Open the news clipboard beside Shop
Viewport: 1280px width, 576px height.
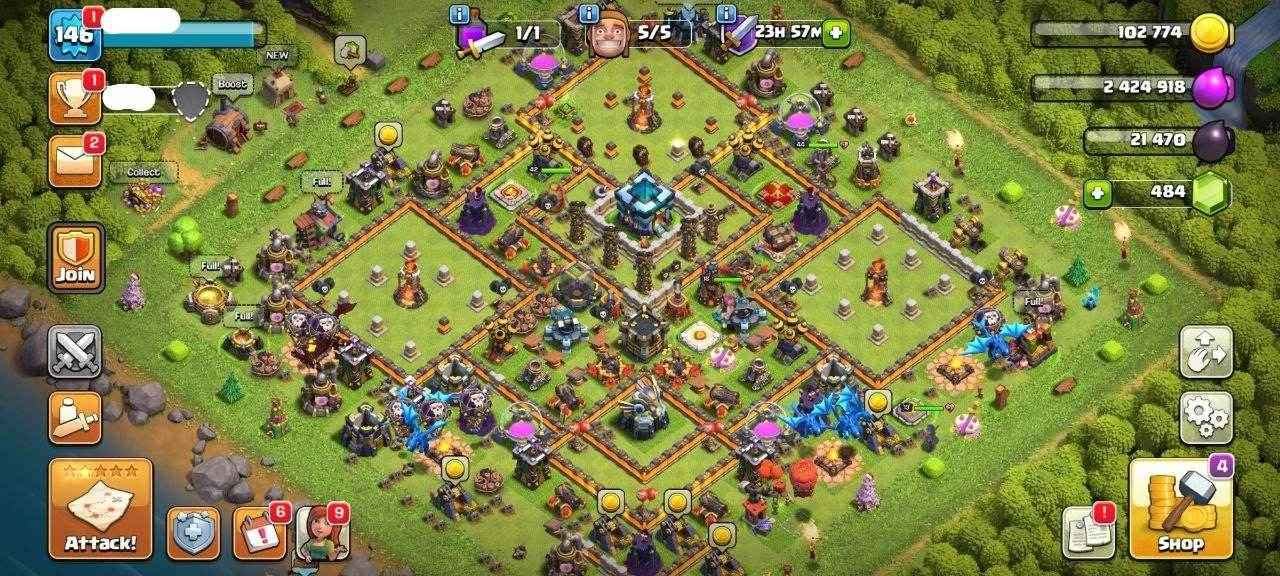pyautogui.click(x=1088, y=532)
